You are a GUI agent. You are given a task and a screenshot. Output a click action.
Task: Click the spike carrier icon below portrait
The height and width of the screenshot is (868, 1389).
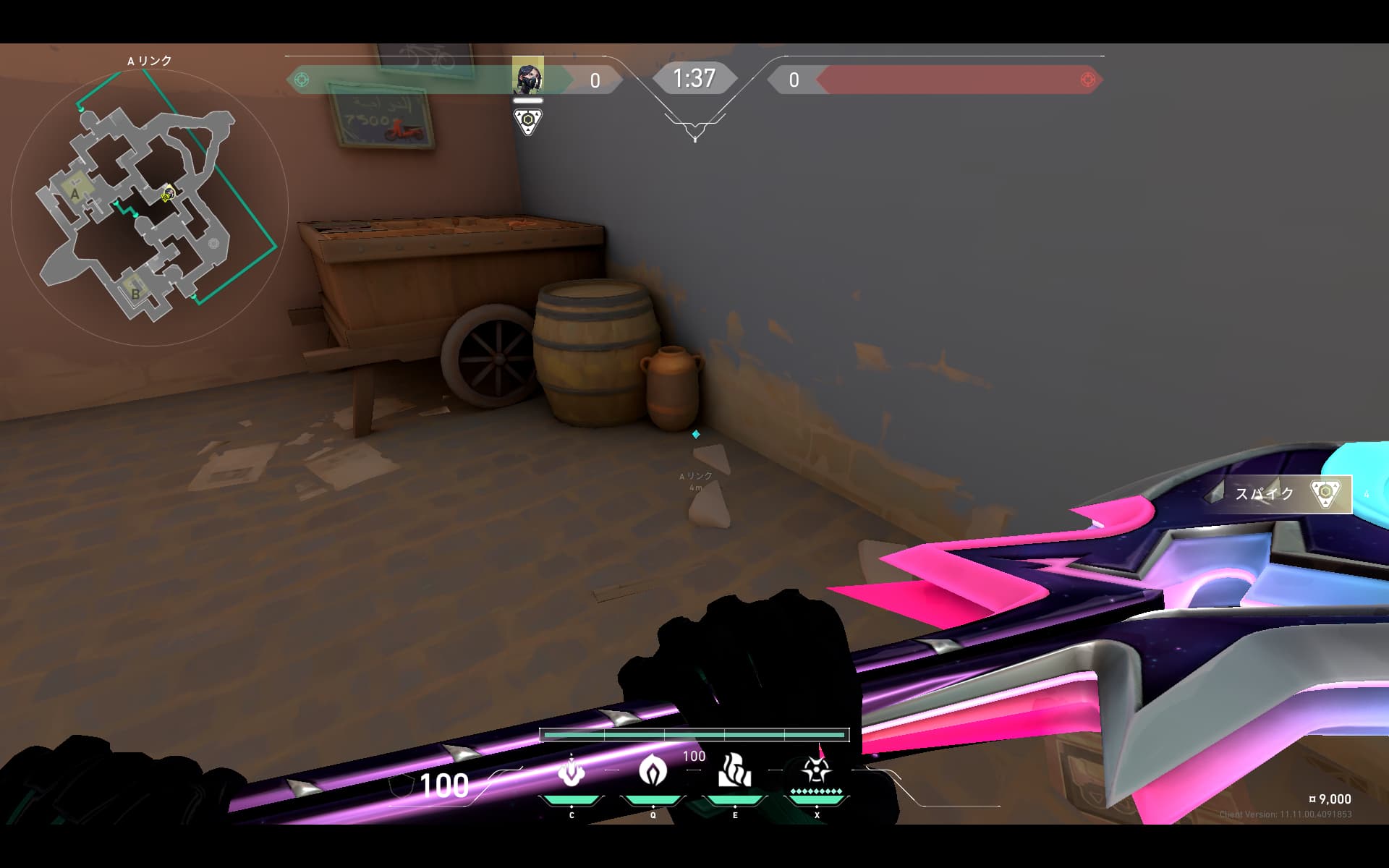coord(528,121)
